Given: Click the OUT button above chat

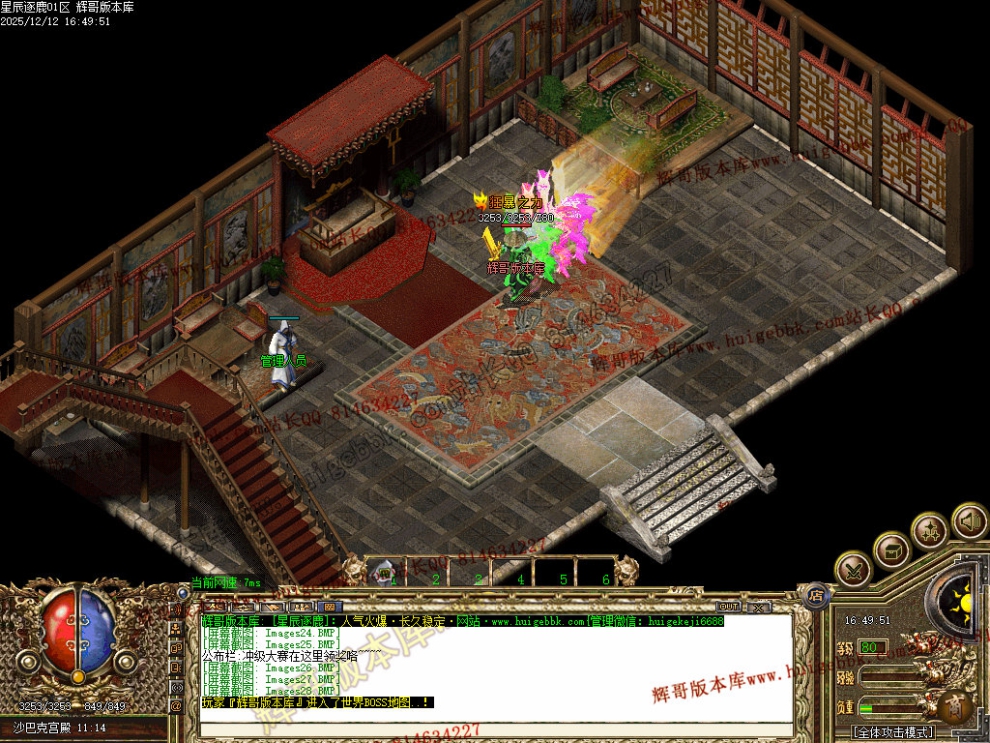Looking at the screenshot, I should pyautogui.click(x=729, y=606).
